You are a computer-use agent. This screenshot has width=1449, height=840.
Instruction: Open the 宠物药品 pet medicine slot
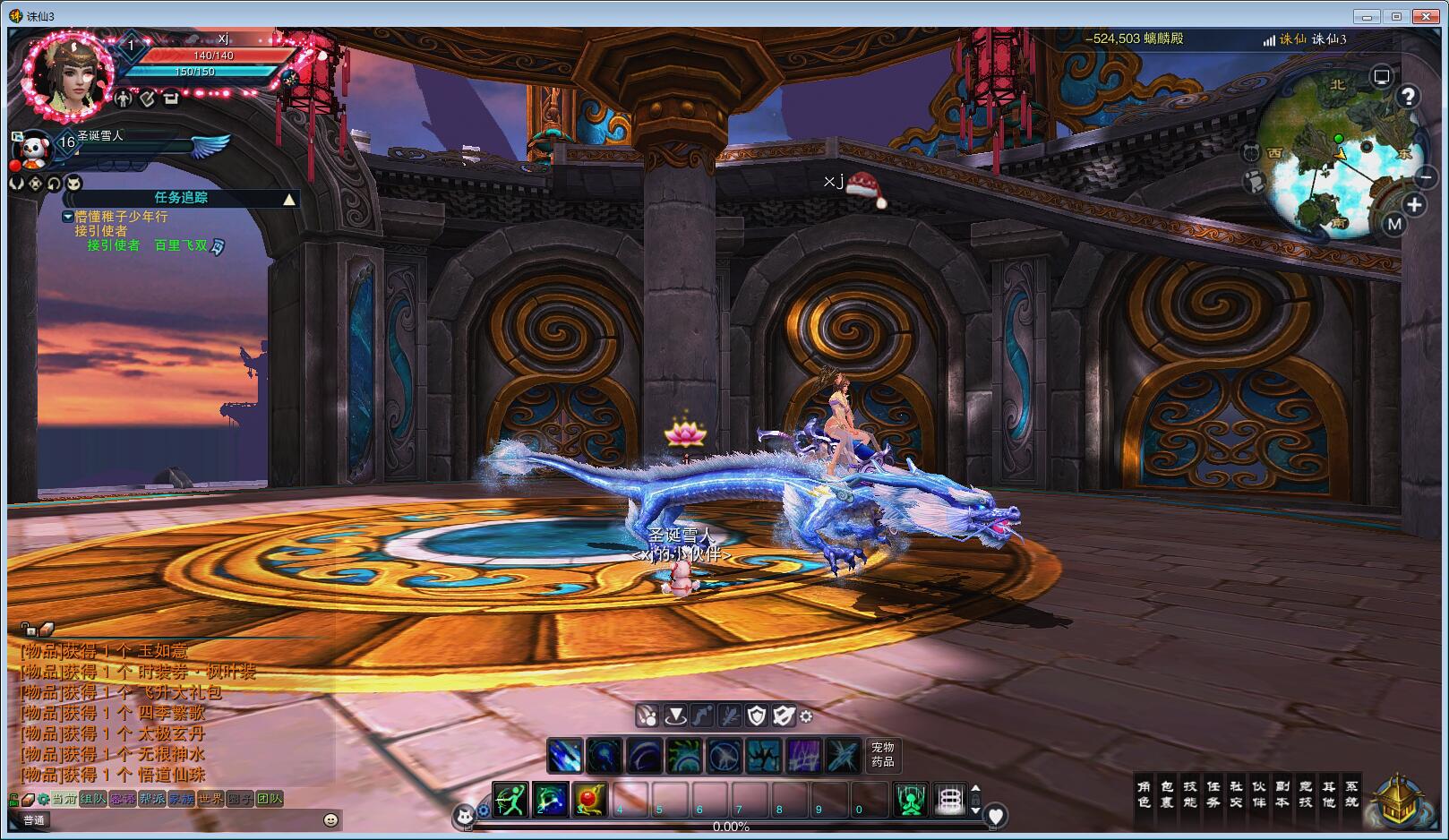coord(882,754)
